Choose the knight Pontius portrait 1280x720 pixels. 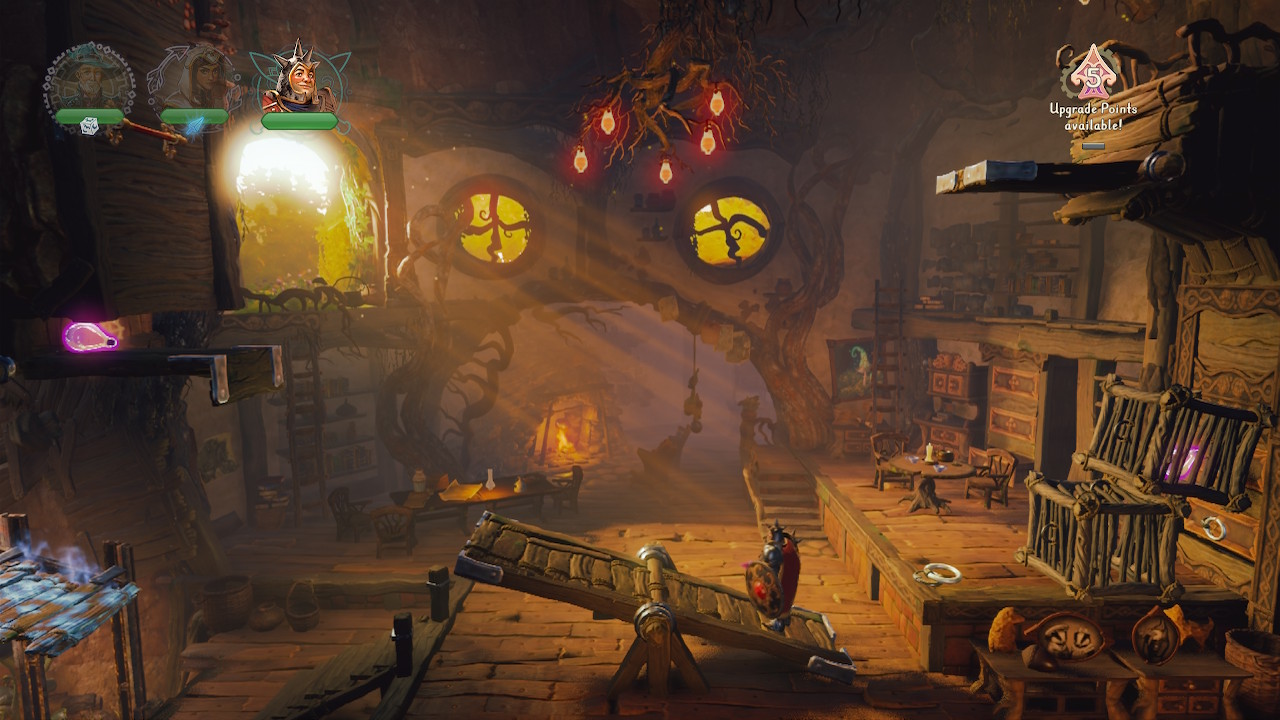click(x=297, y=80)
